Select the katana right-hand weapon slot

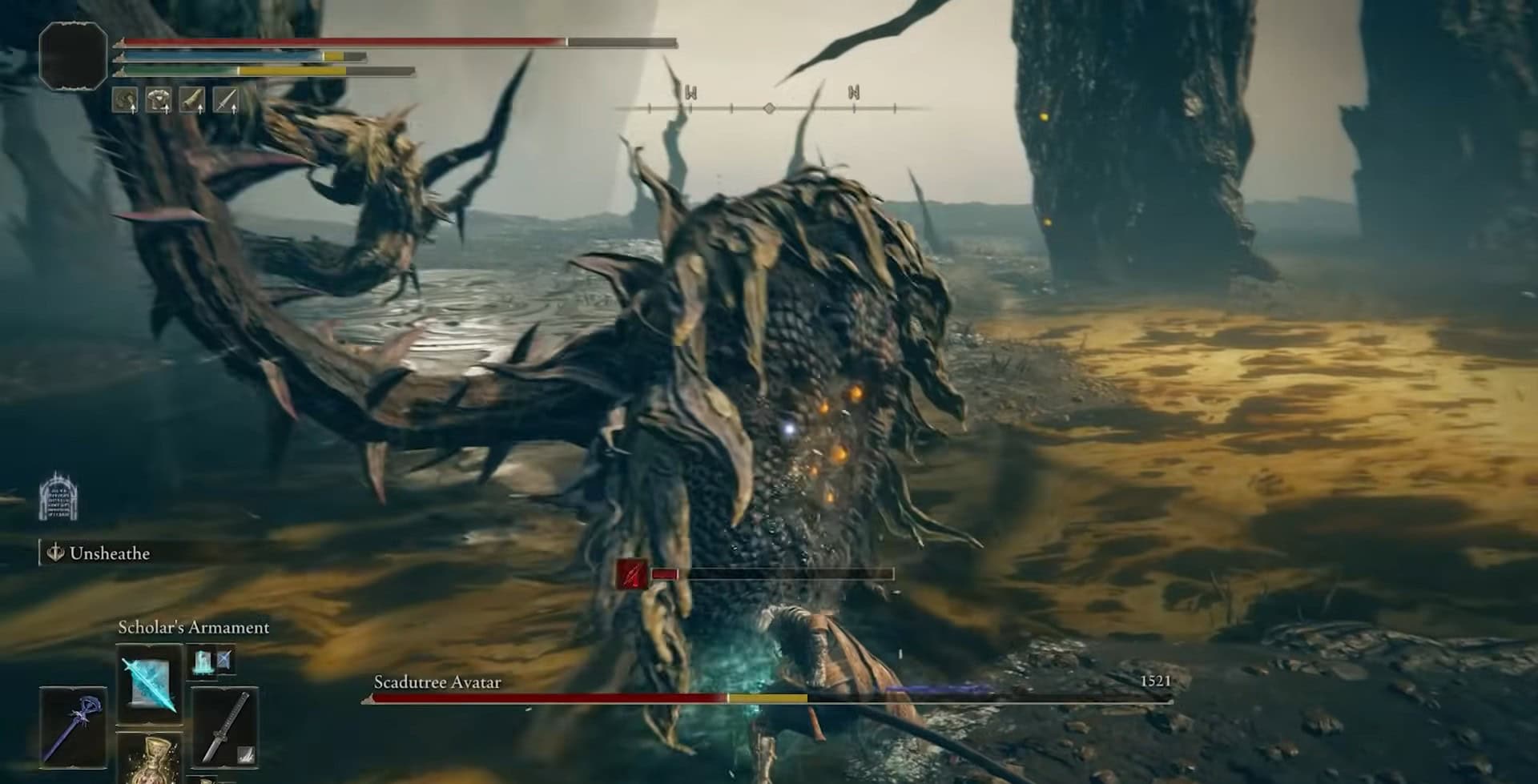[x=225, y=726]
